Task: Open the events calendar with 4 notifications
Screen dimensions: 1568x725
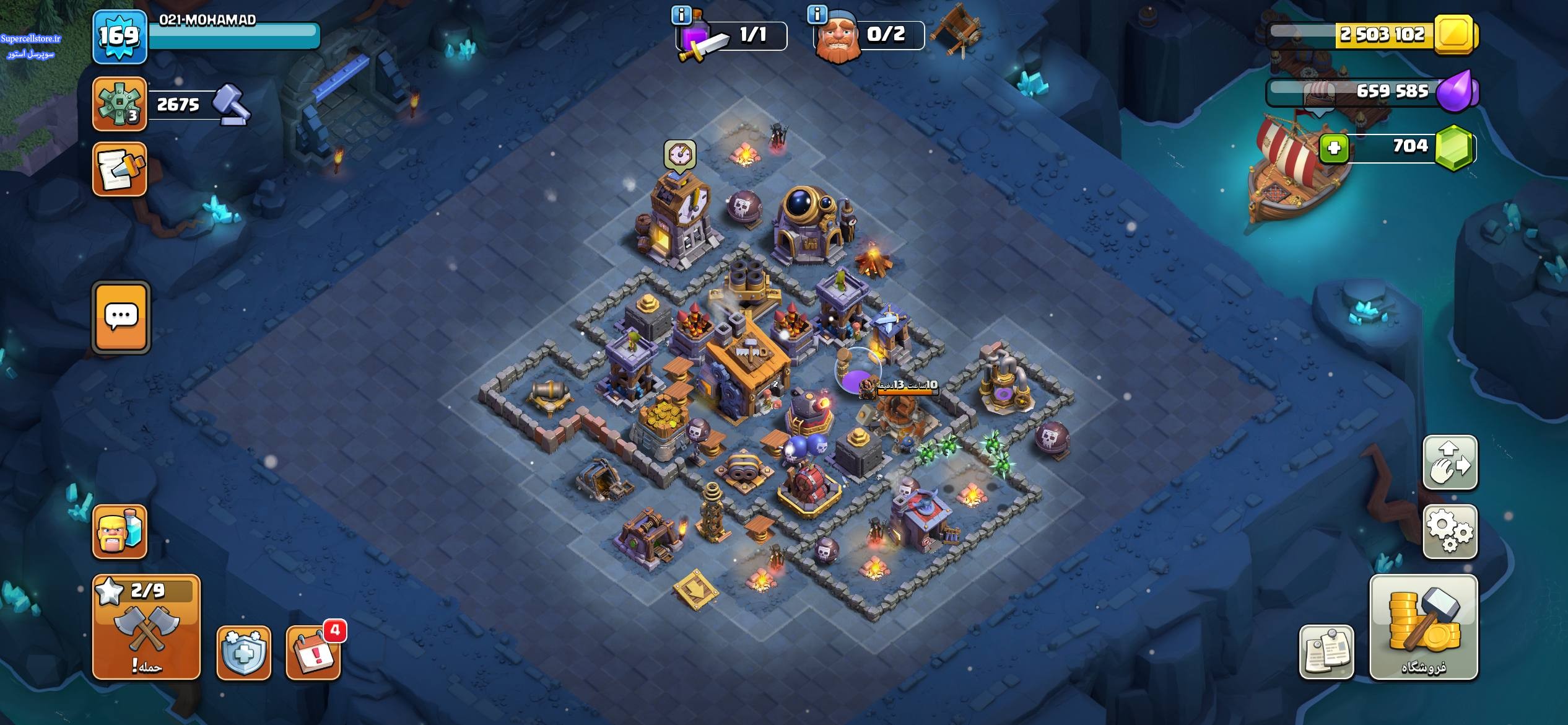Action: coord(313,652)
